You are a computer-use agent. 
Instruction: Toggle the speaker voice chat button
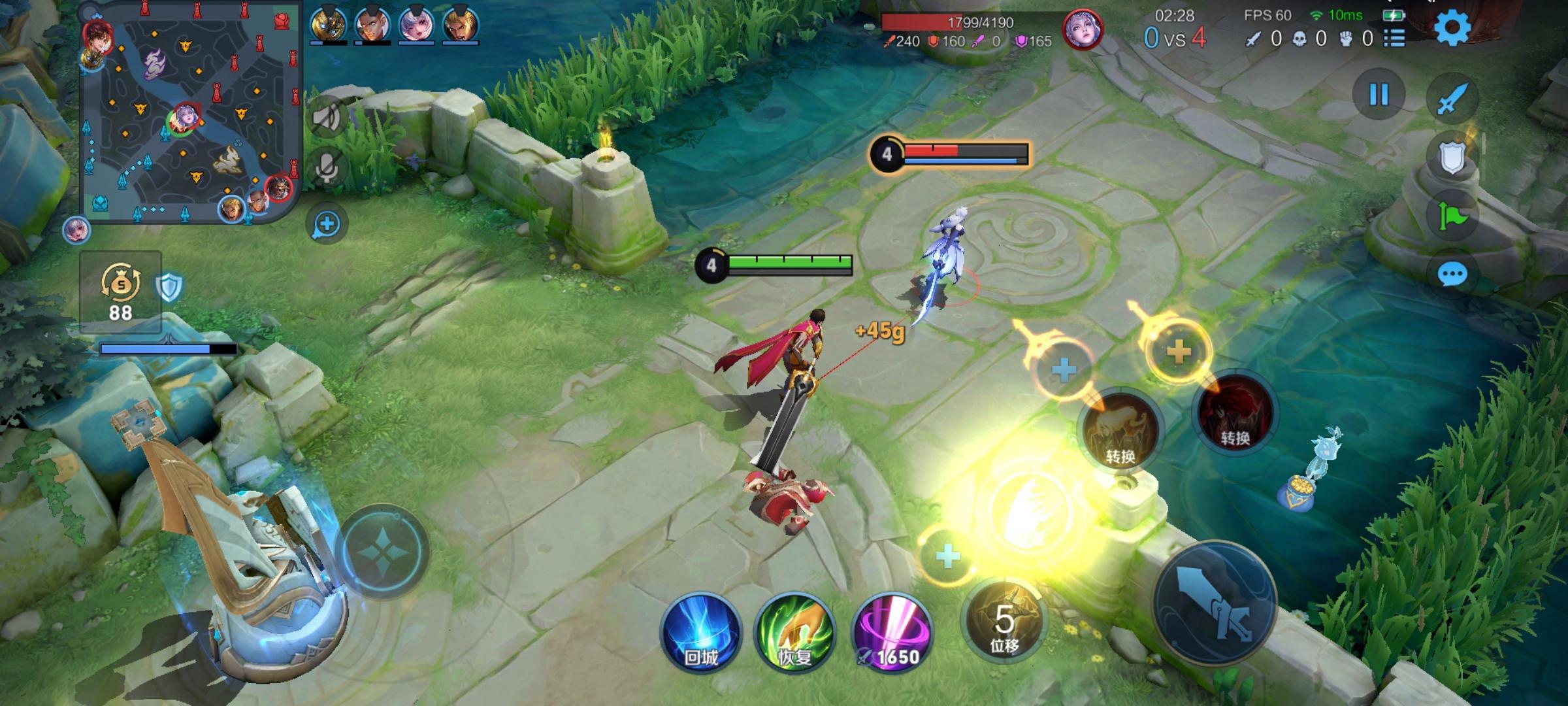click(x=327, y=118)
